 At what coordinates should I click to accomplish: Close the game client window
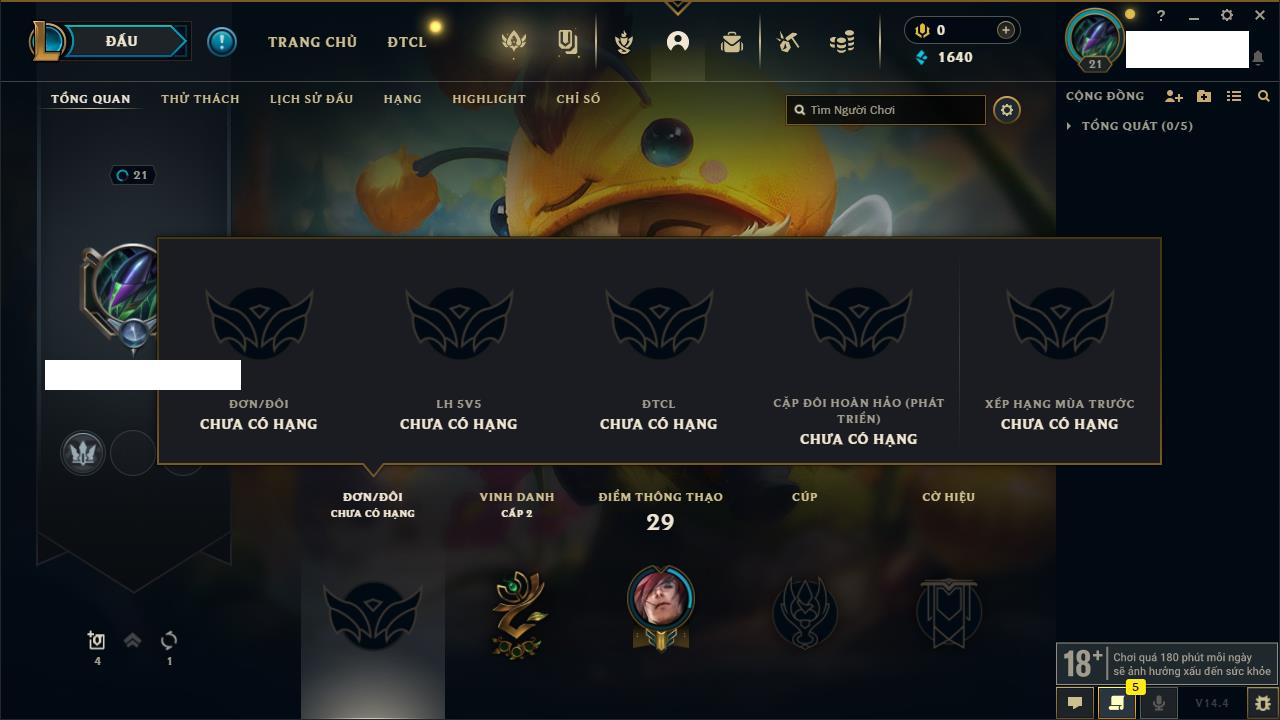tap(1260, 16)
